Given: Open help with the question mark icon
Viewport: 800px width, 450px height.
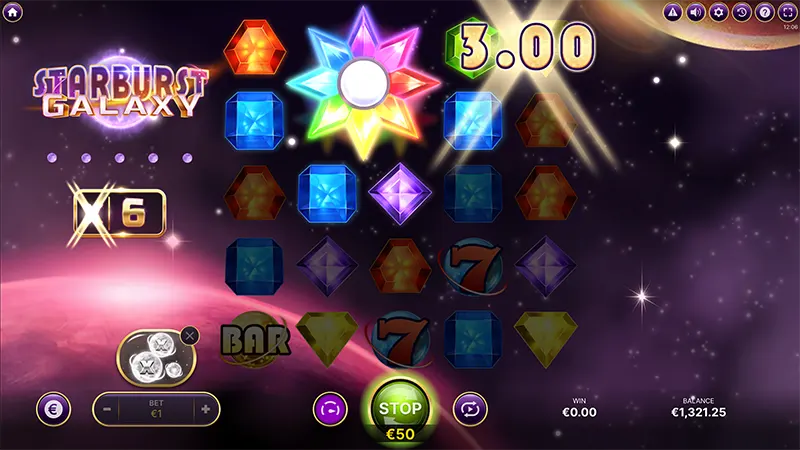Looking at the screenshot, I should tap(764, 12).
